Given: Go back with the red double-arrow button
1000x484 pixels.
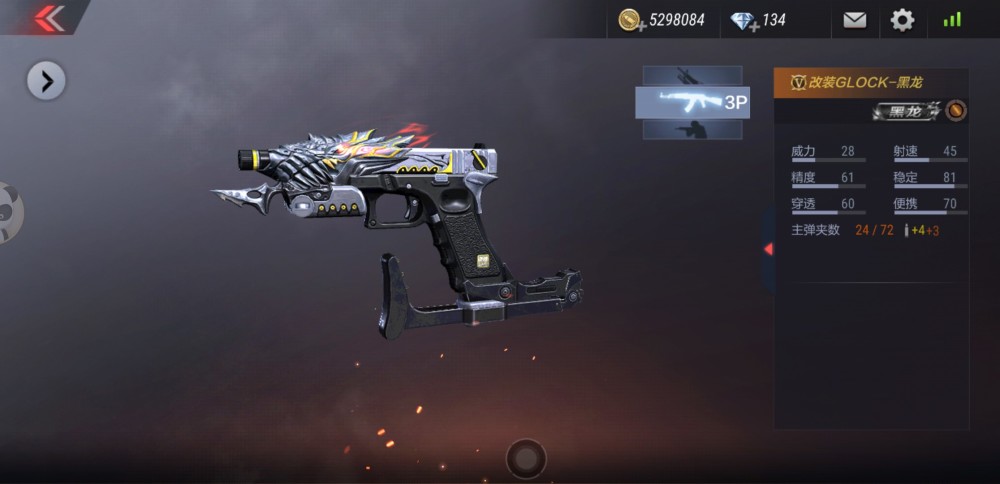Looking at the screenshot, I should (x=47, y=17).
